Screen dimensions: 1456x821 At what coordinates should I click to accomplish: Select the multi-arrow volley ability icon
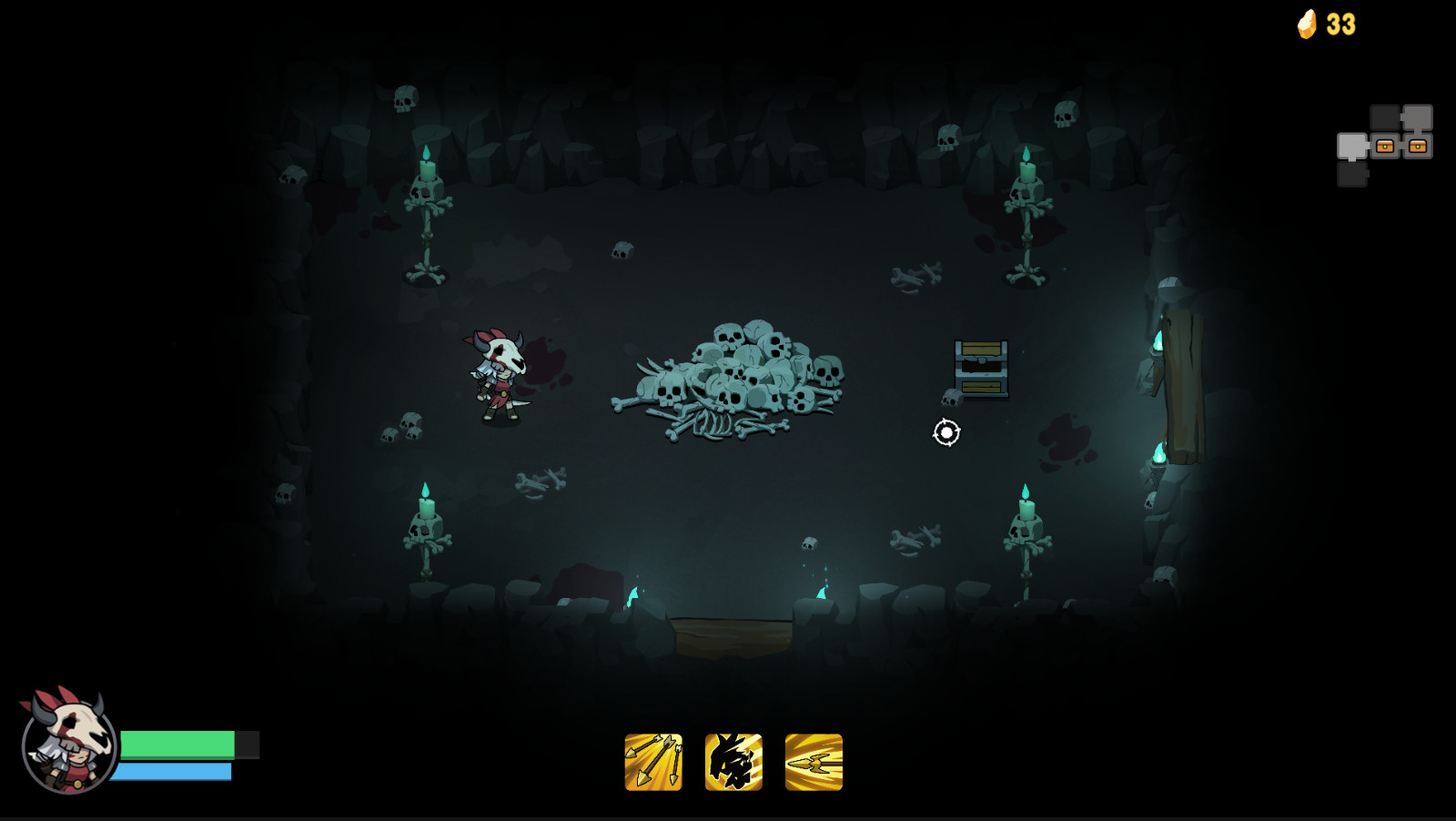click(x=653, y=764)
